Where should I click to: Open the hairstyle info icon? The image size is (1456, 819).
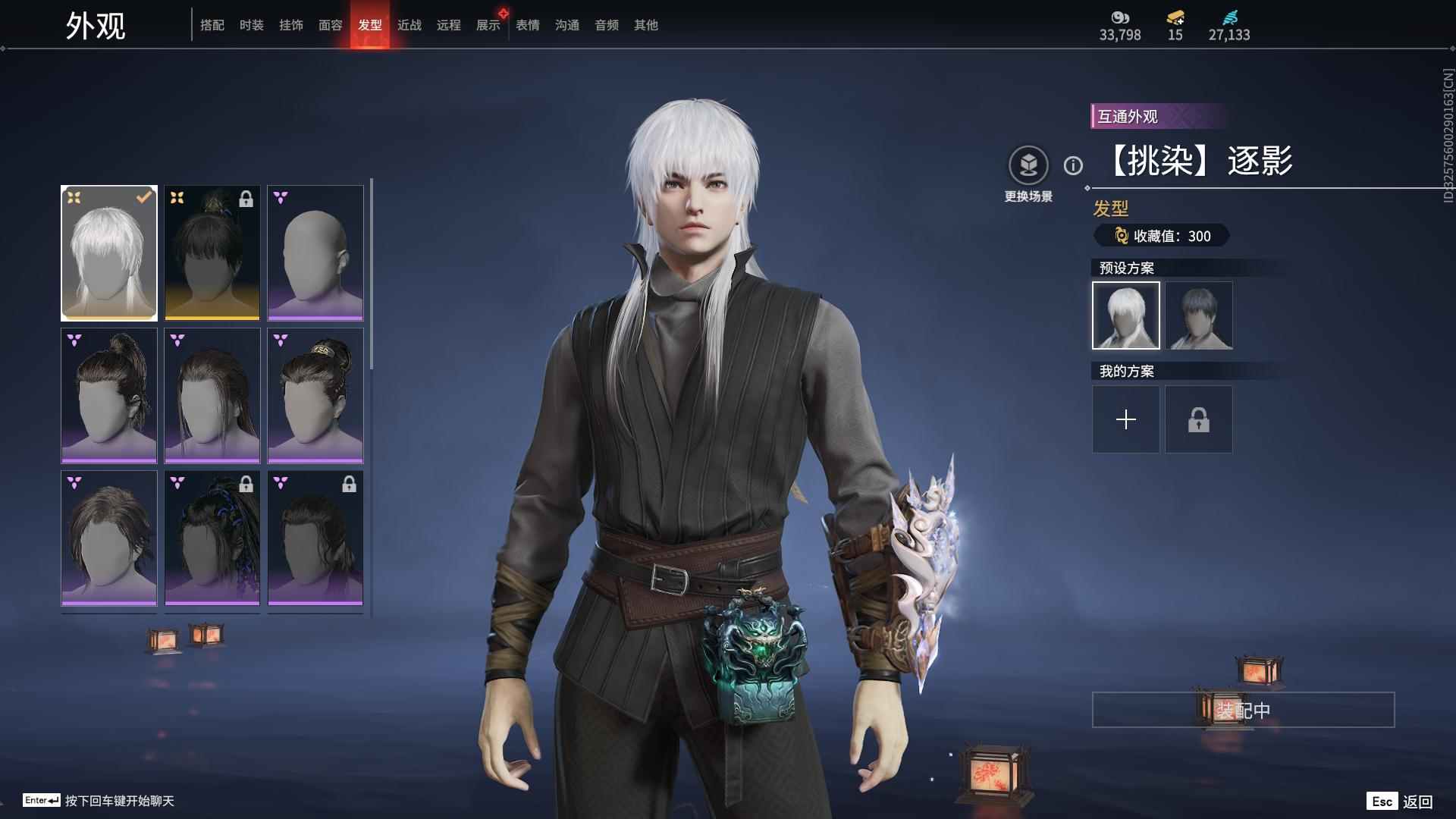(x=1073, y=165)
